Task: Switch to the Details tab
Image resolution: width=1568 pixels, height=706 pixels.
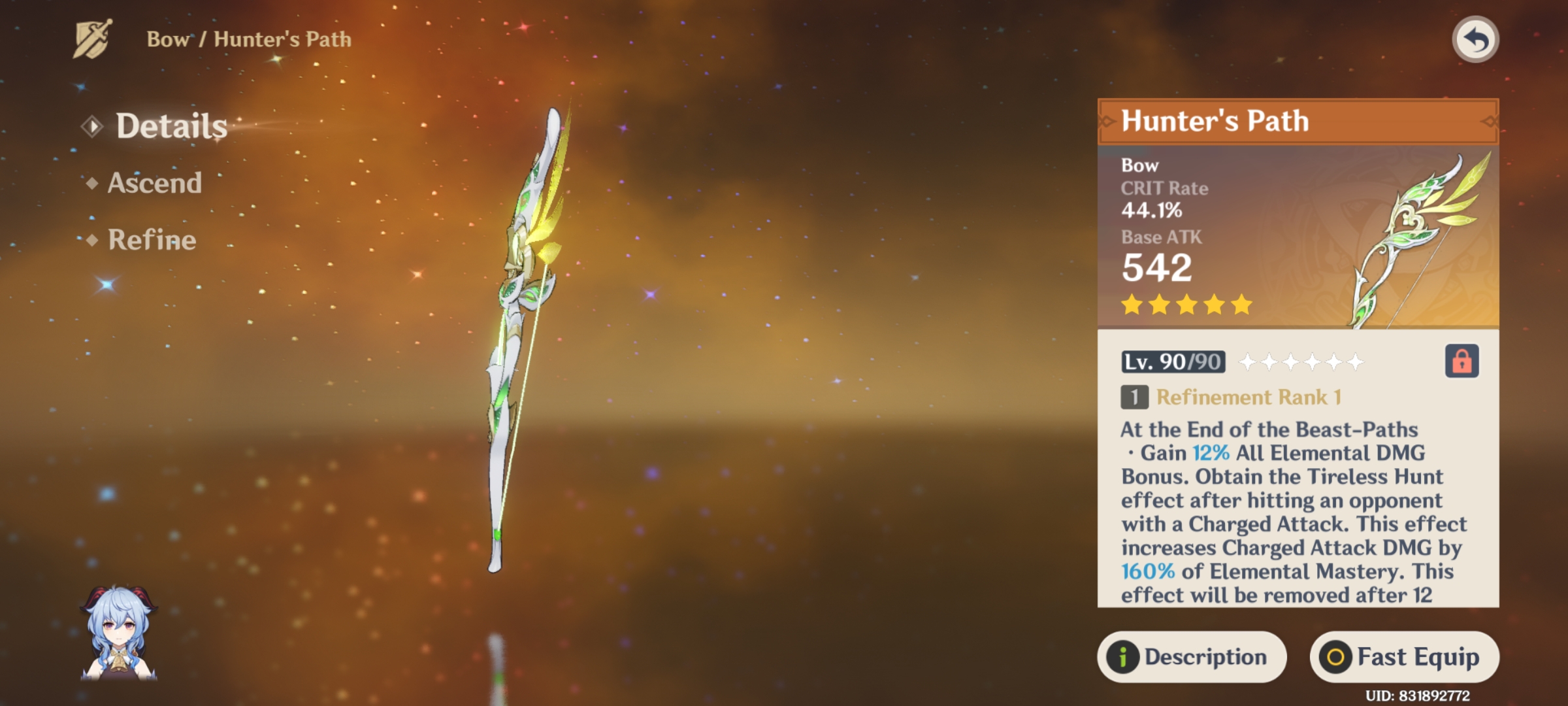Action: coord(171,126)
